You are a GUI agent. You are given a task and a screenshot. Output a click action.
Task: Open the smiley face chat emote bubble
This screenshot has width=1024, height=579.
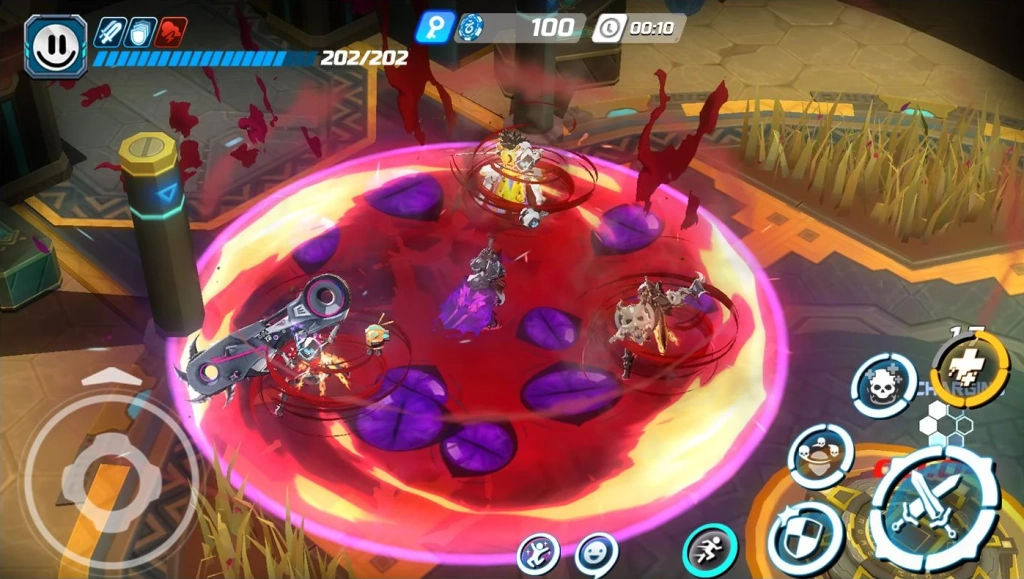point(596,554)
